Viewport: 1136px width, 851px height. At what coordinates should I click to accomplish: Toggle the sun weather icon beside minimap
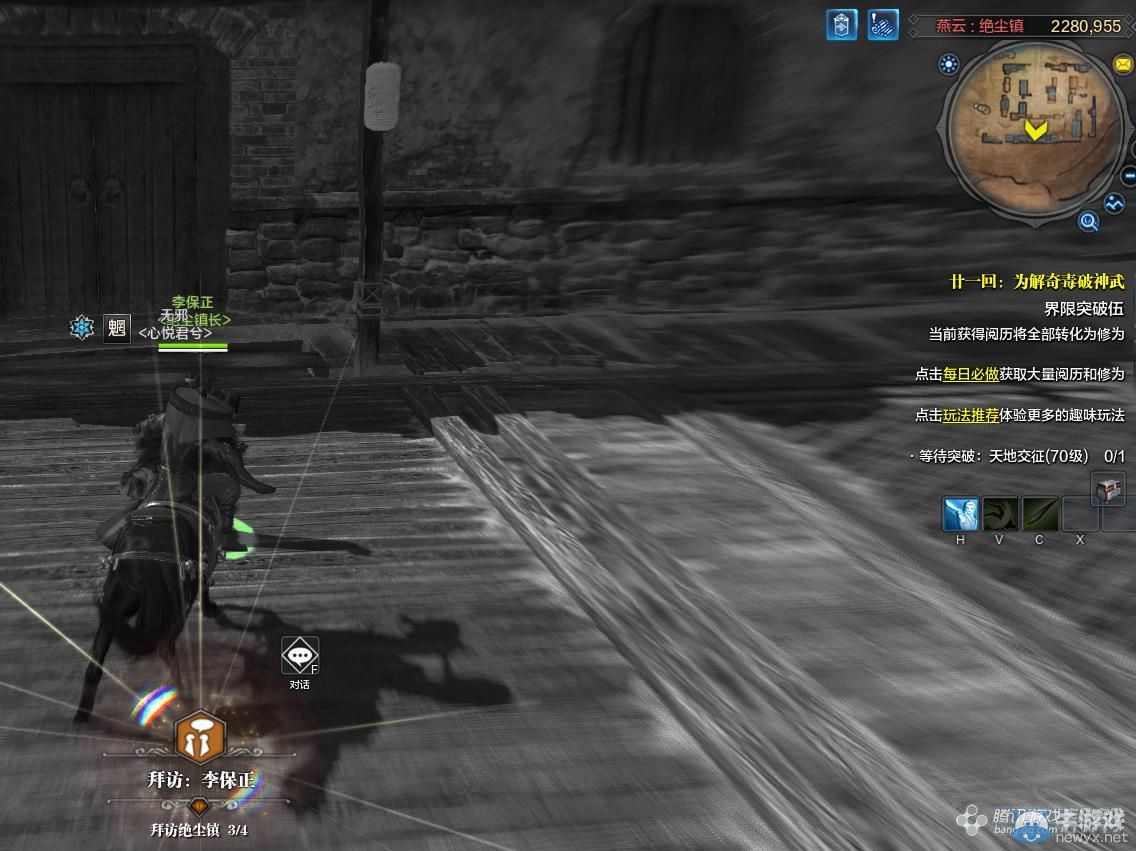pyautogui.click(x=948, y=66)
